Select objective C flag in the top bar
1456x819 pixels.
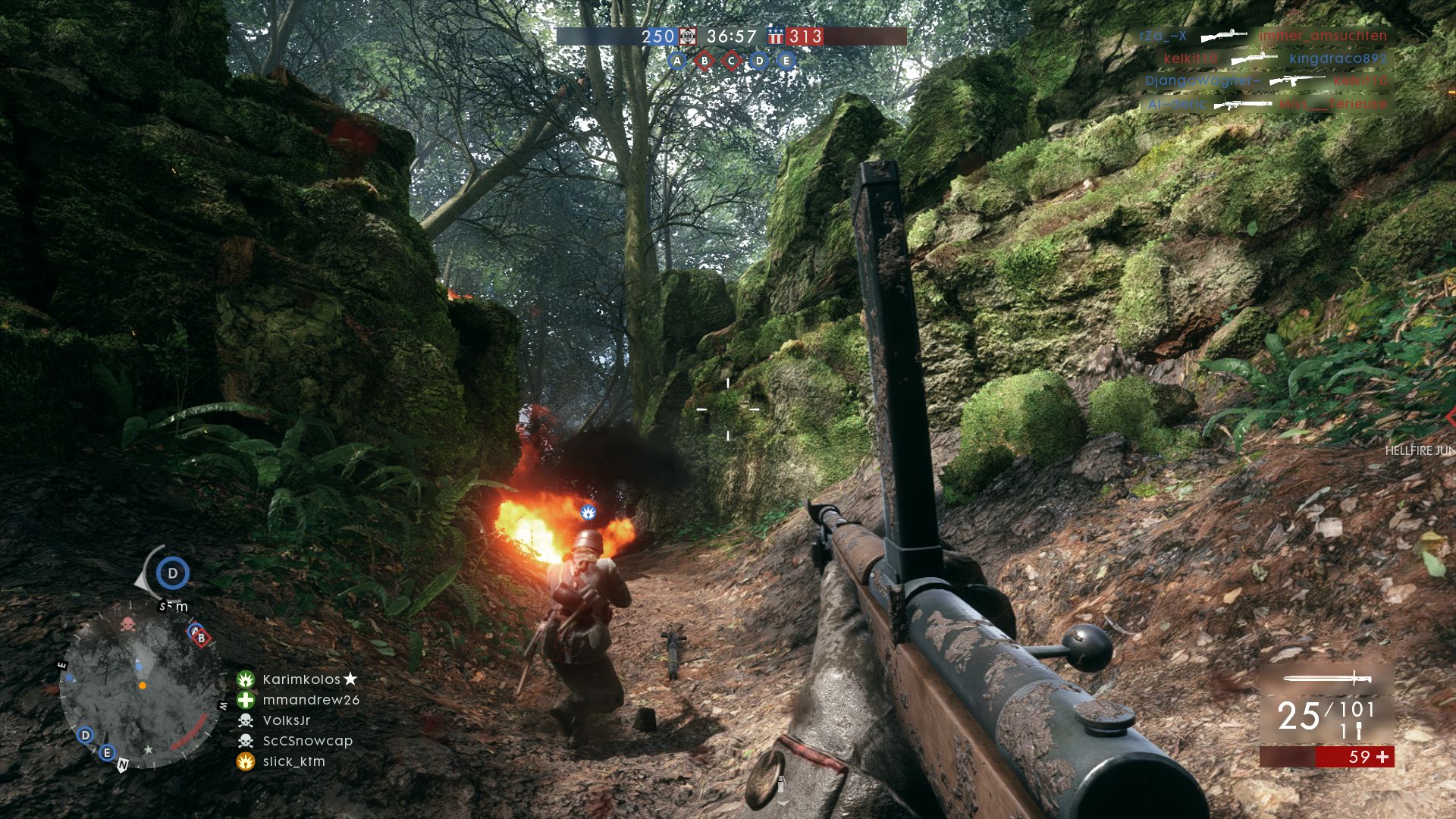(732, 61)
